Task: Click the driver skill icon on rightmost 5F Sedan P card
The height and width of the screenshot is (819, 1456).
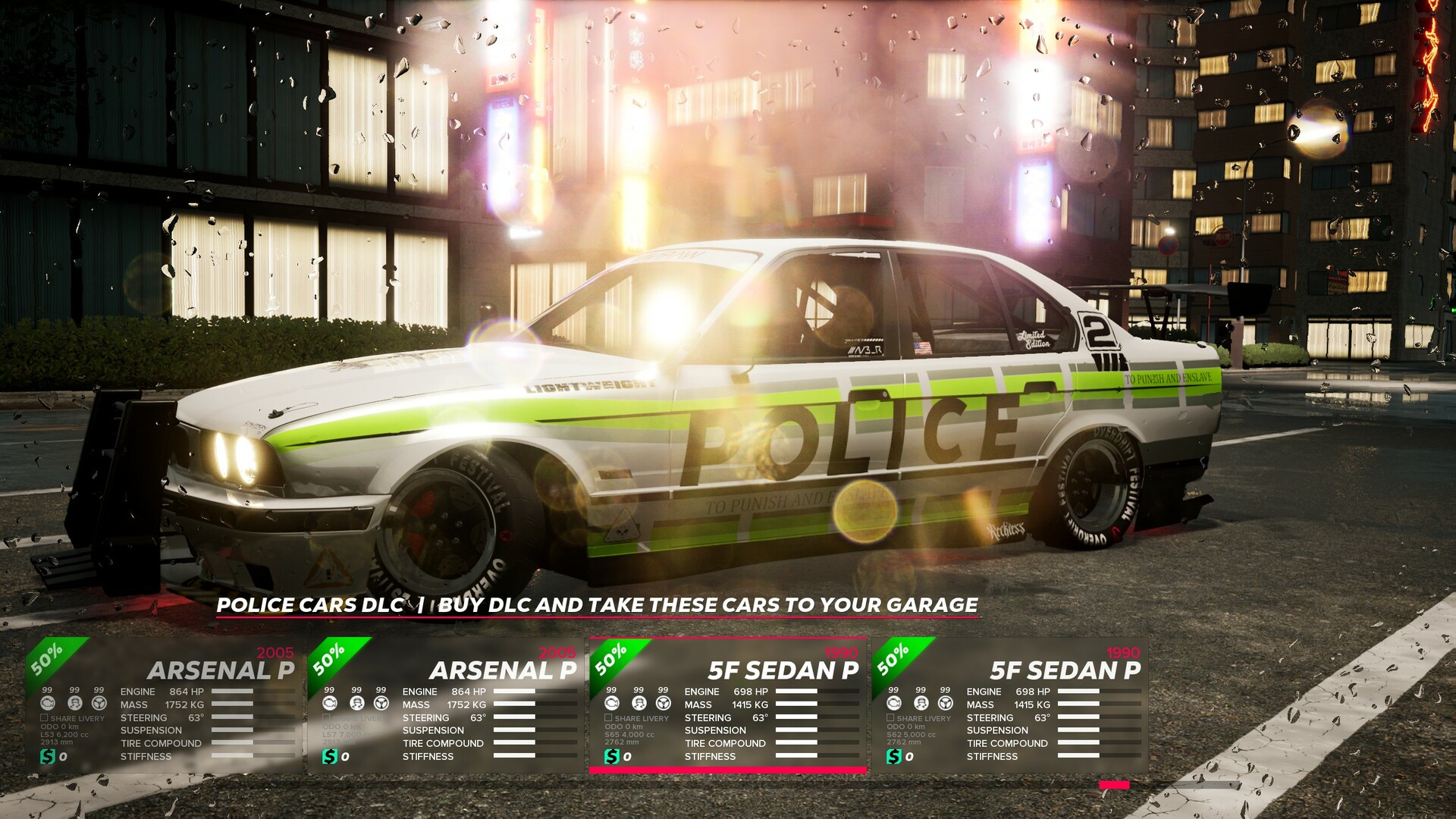Action: [x=920, y=704]
